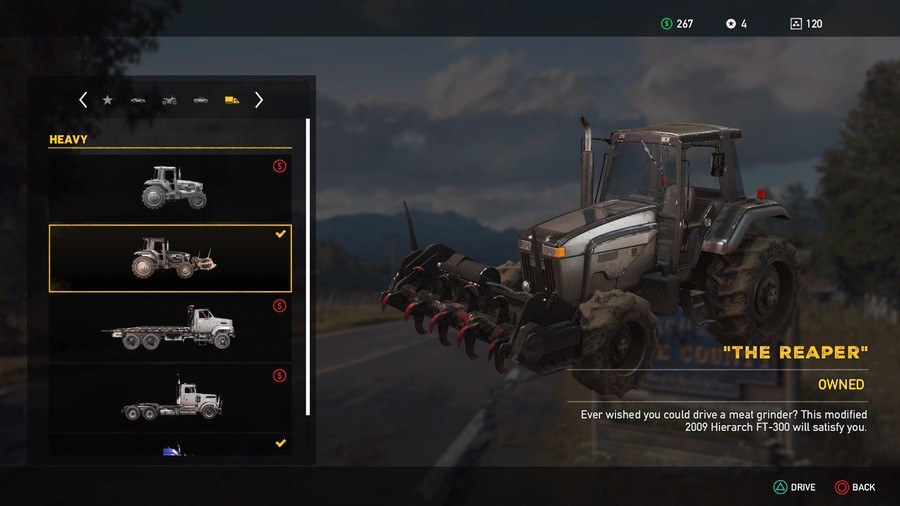Choose the white semi truck cab entry
Image resolution: width=900 pixels, height=506 pixels.
point(170,397)
